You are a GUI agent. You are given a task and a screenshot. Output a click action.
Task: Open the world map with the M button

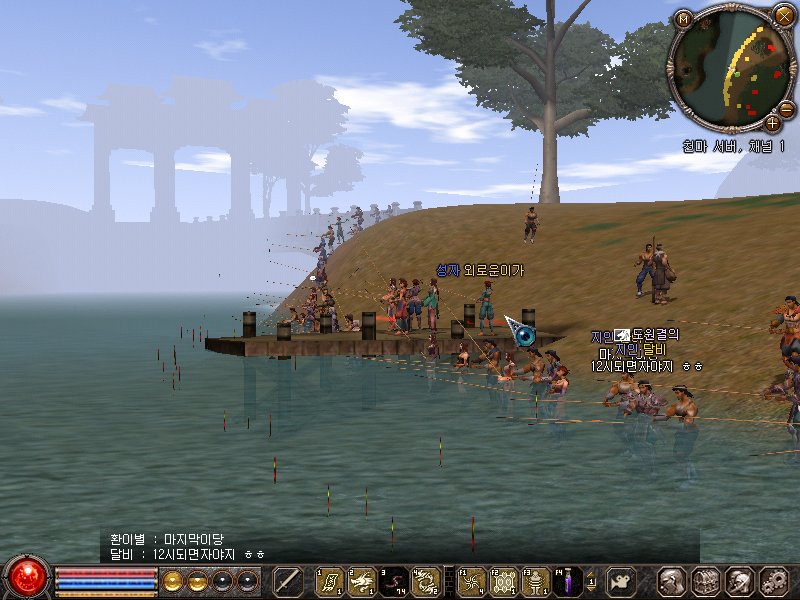(x=683, y=18)
